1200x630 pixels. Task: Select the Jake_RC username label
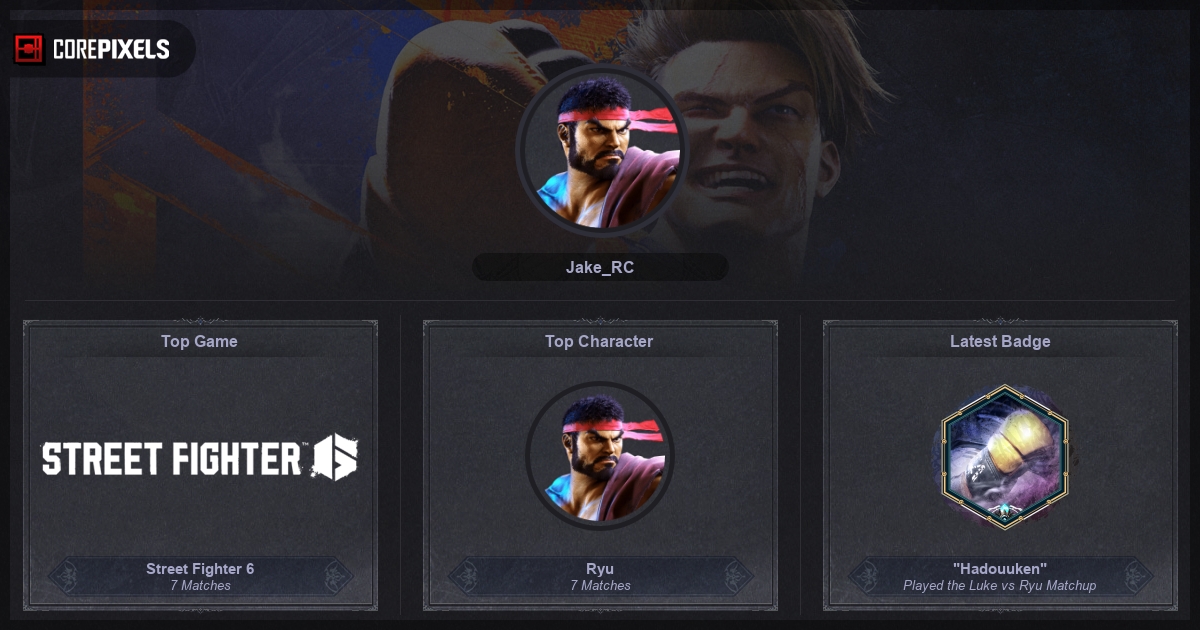pos(600,267)
